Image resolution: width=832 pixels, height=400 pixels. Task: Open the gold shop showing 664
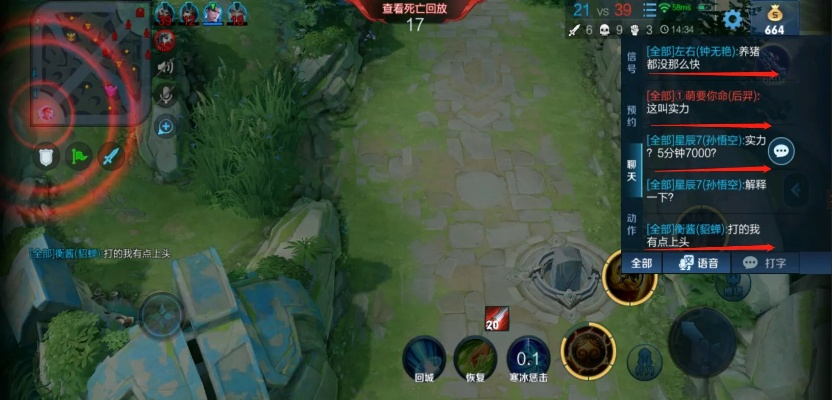coord(776,20)
